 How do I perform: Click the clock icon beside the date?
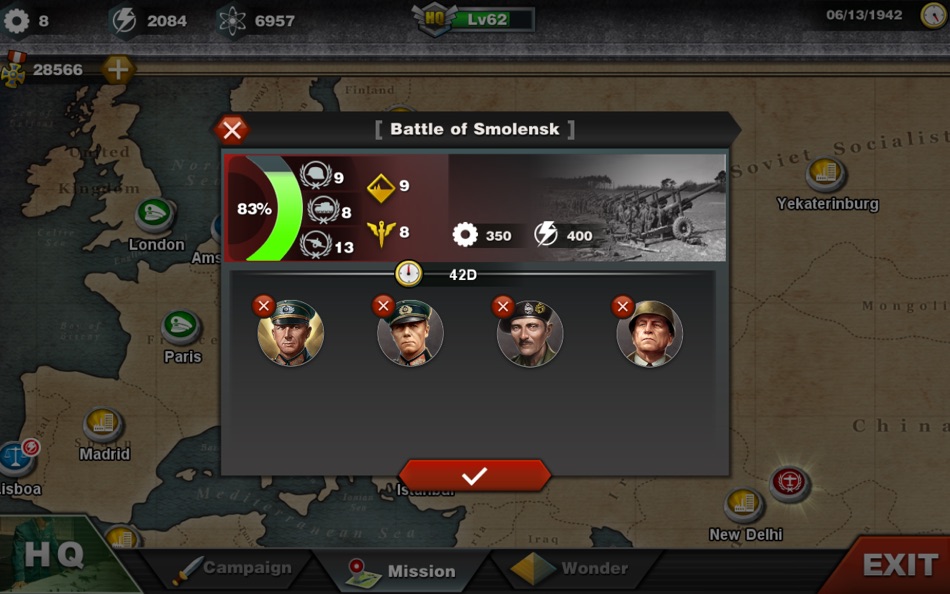click(x=933, y=15)
